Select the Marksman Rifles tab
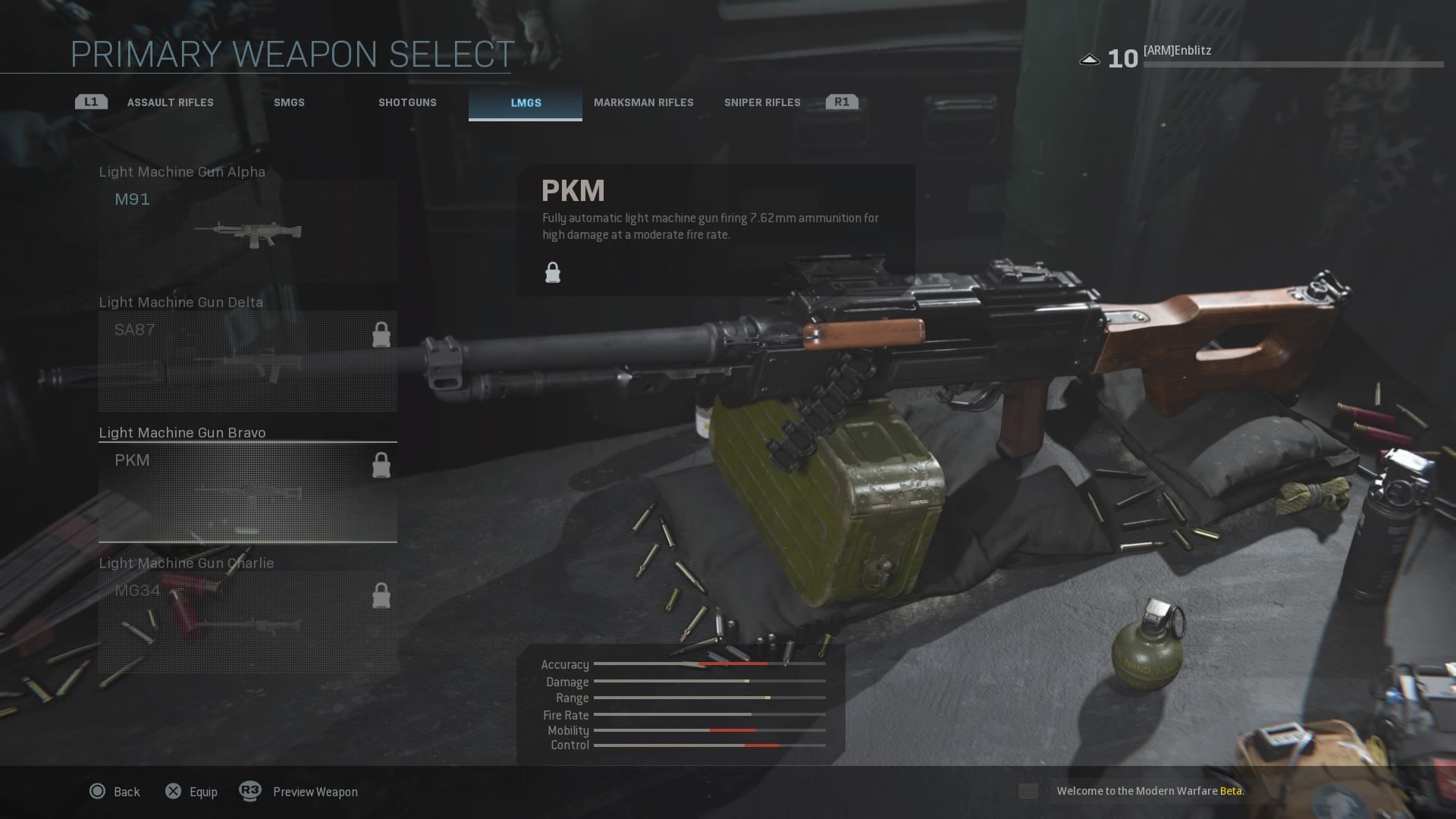Viewport: 1456px width, 819px height. (x=645, y=102)
